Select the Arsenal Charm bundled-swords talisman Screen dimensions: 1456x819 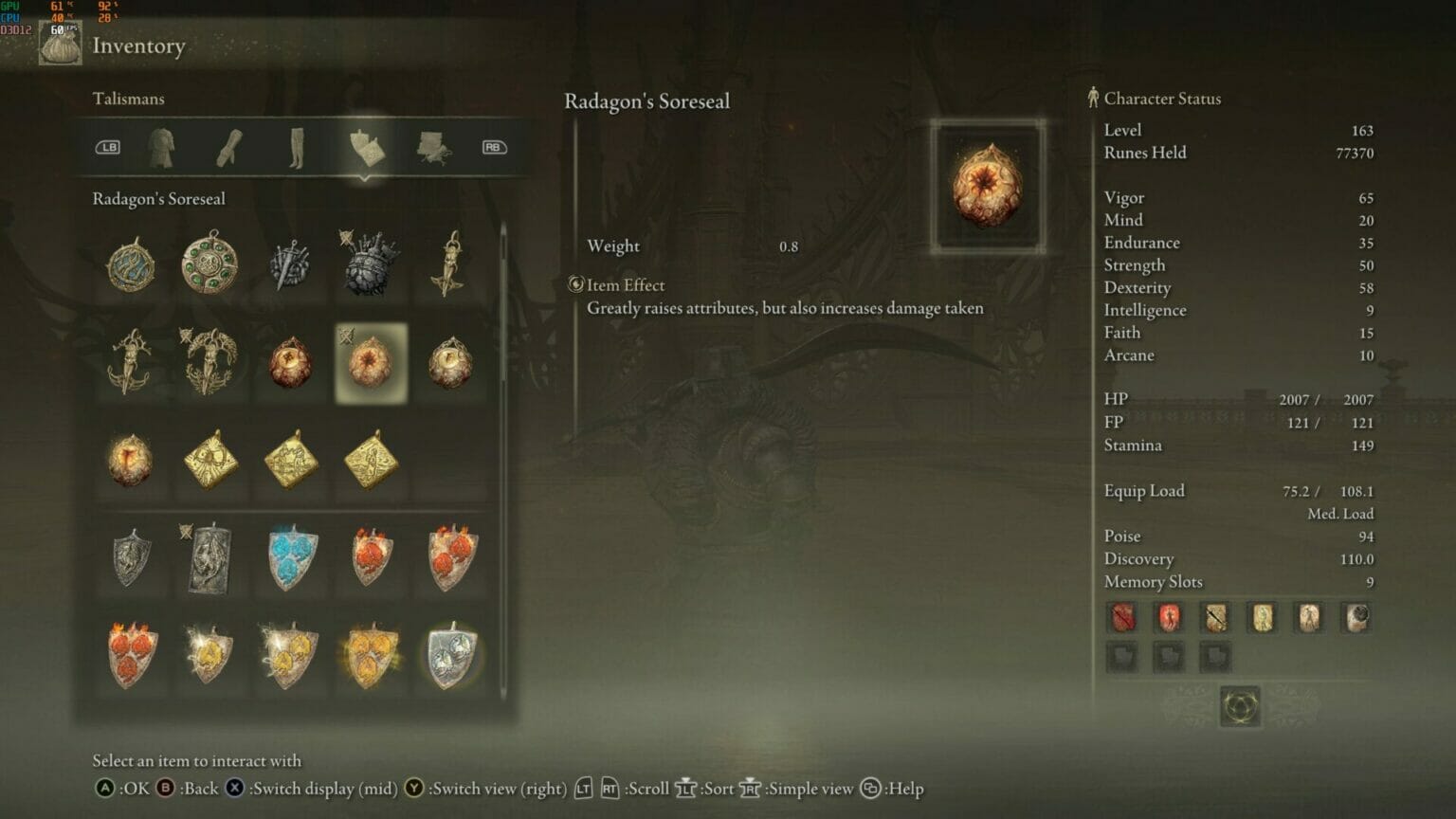(x=290, y=264)
